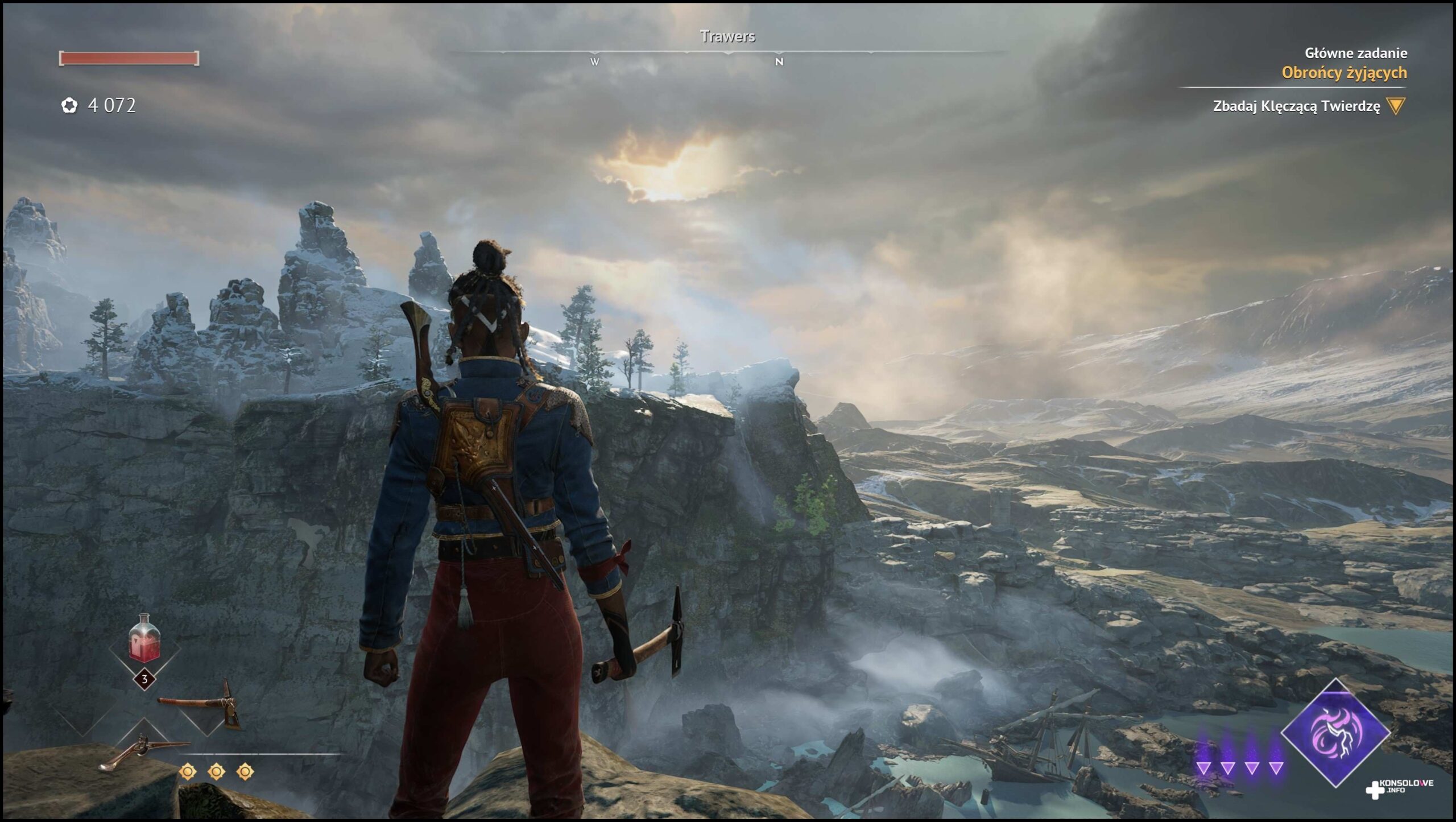Viewport: 1456px width, 822px height.
Task: Select the red healing potion slot
Action: 144,641
